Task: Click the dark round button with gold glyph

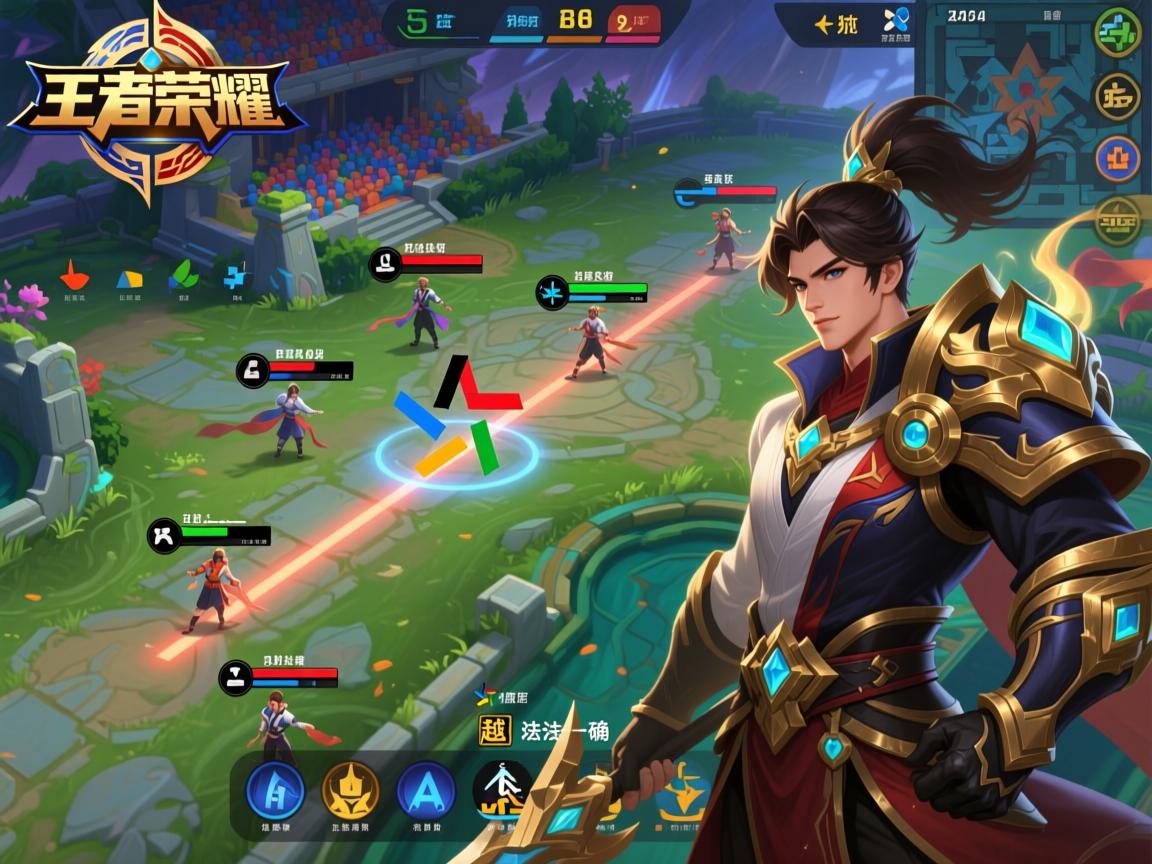Action: tap(1118, 97)
